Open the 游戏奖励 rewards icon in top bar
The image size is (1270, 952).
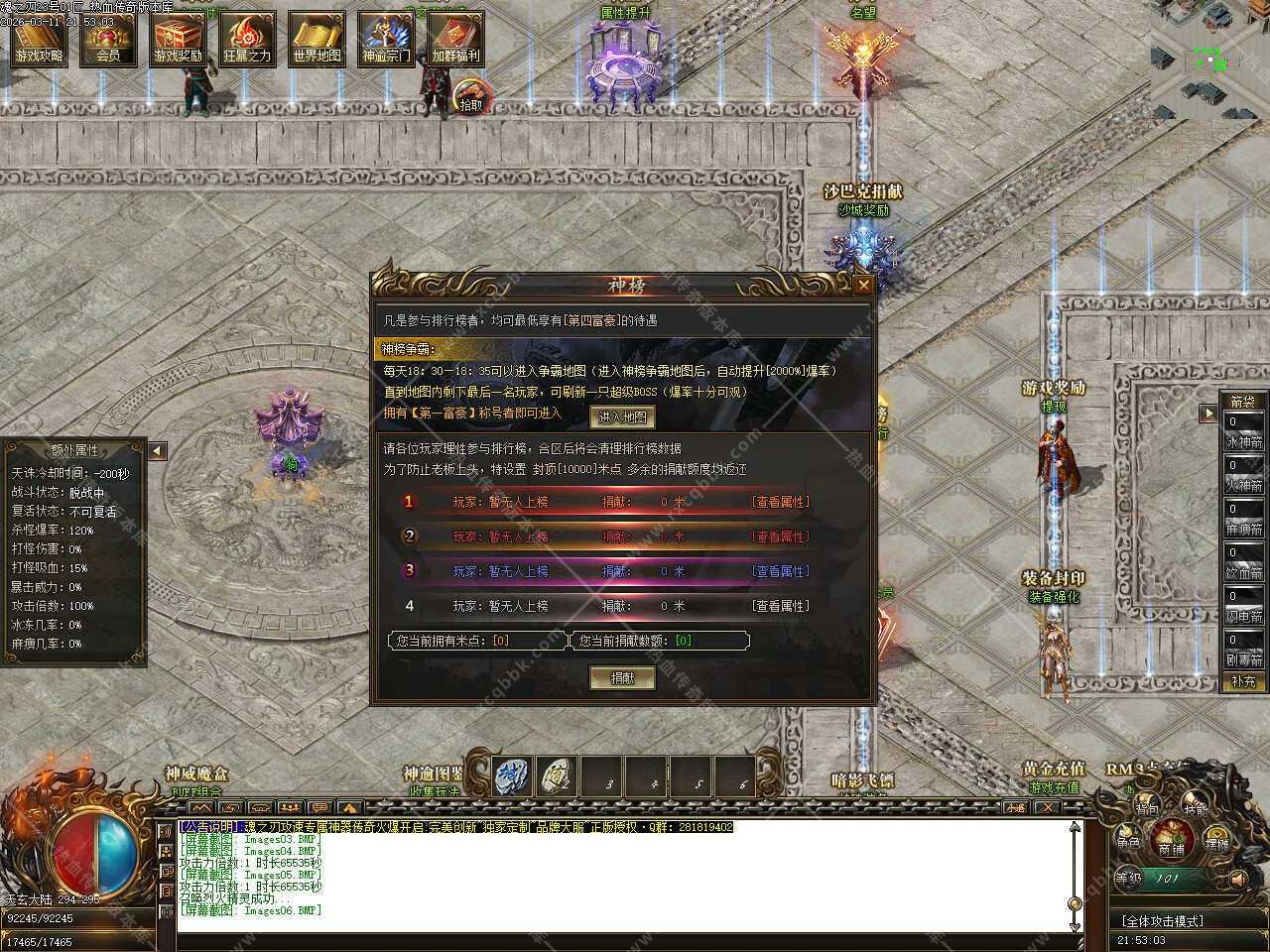coord(178,38)
